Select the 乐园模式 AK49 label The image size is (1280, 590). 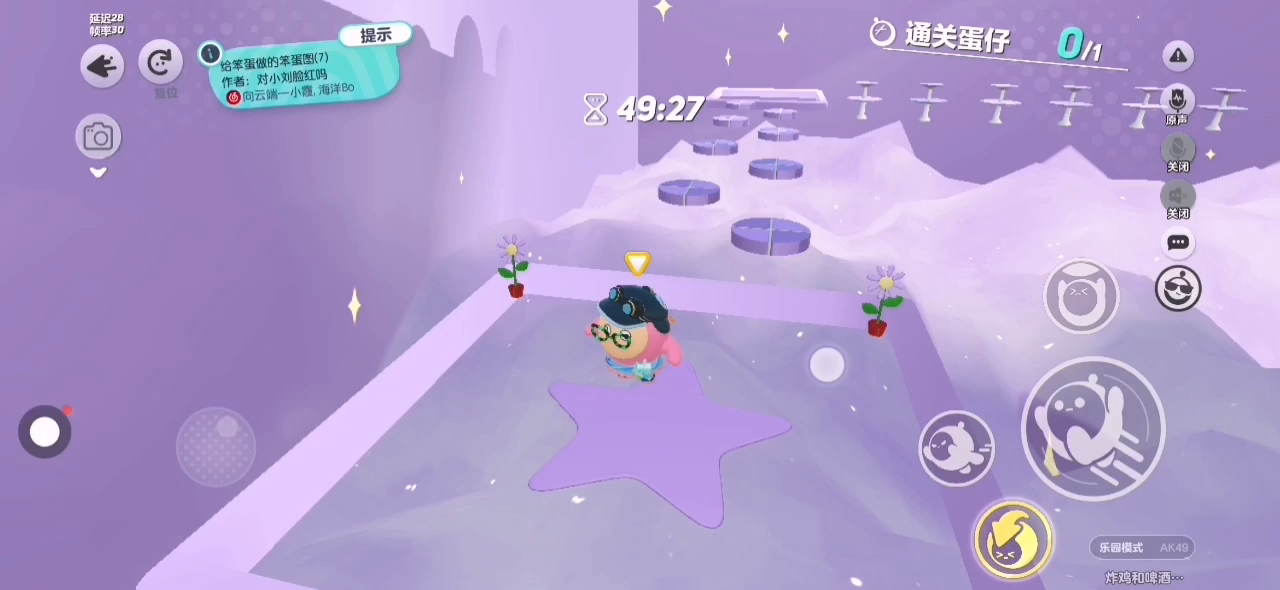pyautogui.click(x=1142, y=547)
